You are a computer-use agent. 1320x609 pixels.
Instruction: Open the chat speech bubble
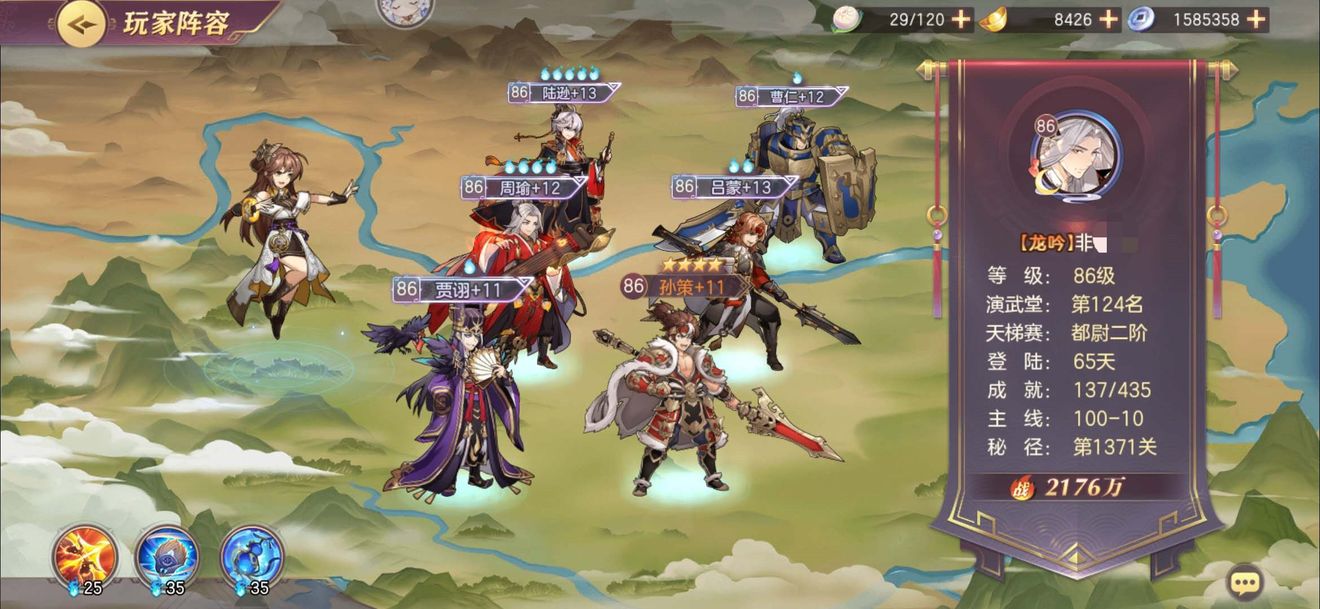[x=1245, y=581]
